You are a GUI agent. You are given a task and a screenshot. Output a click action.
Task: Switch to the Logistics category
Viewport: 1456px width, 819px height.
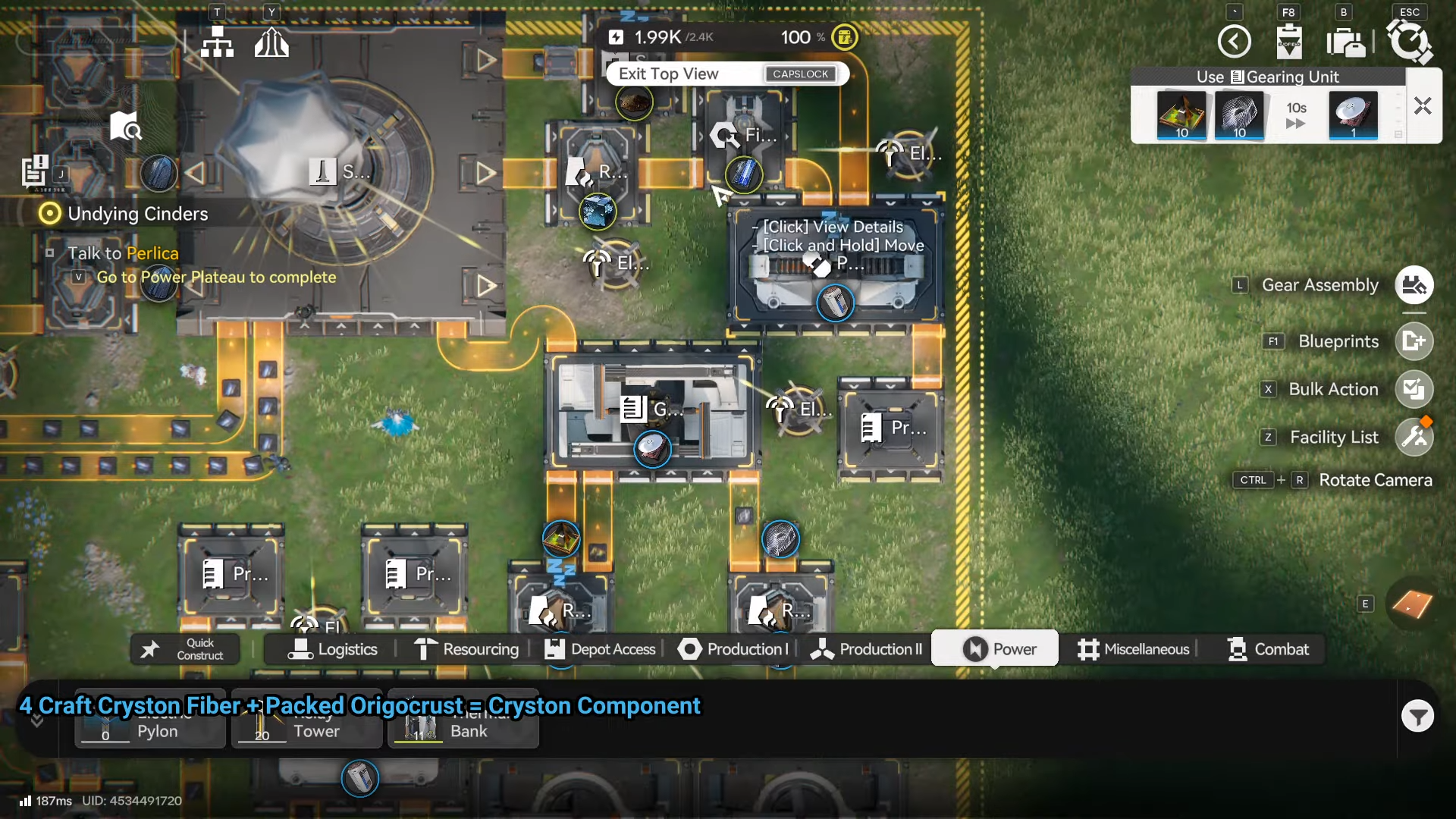pos(333,649)
